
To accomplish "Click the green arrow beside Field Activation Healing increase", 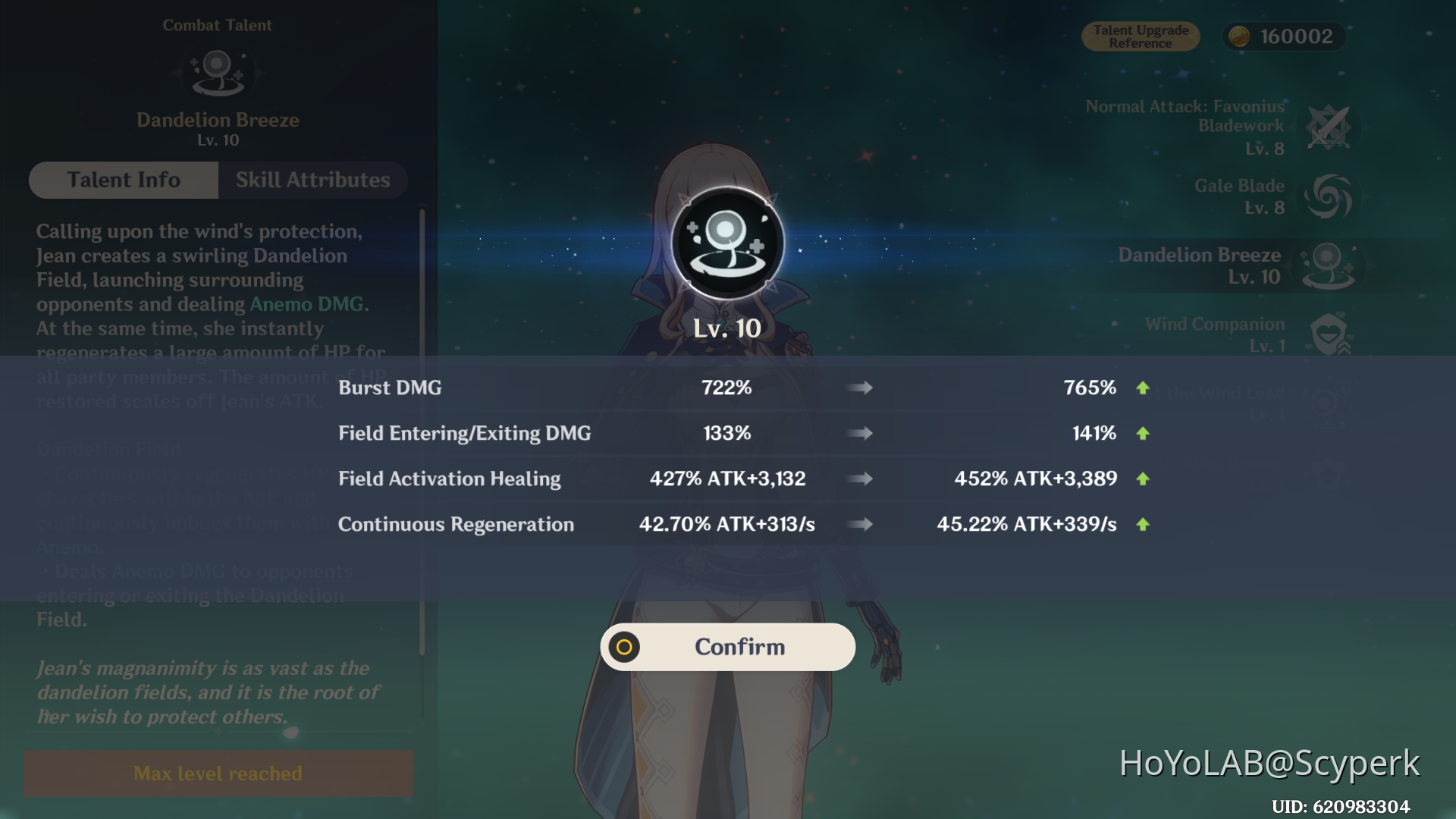I will [1144, 479].
